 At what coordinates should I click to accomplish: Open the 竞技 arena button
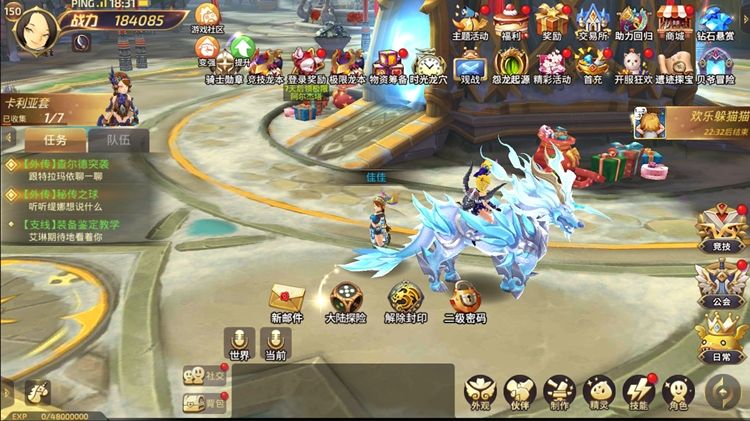722,229
